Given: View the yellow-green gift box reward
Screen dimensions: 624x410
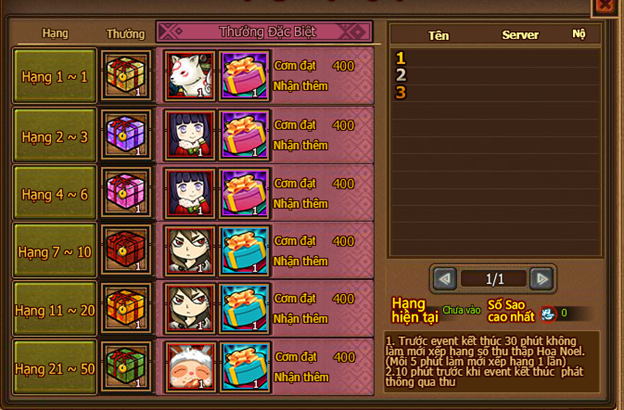Looking at the screenshot, I should (127, 75).
